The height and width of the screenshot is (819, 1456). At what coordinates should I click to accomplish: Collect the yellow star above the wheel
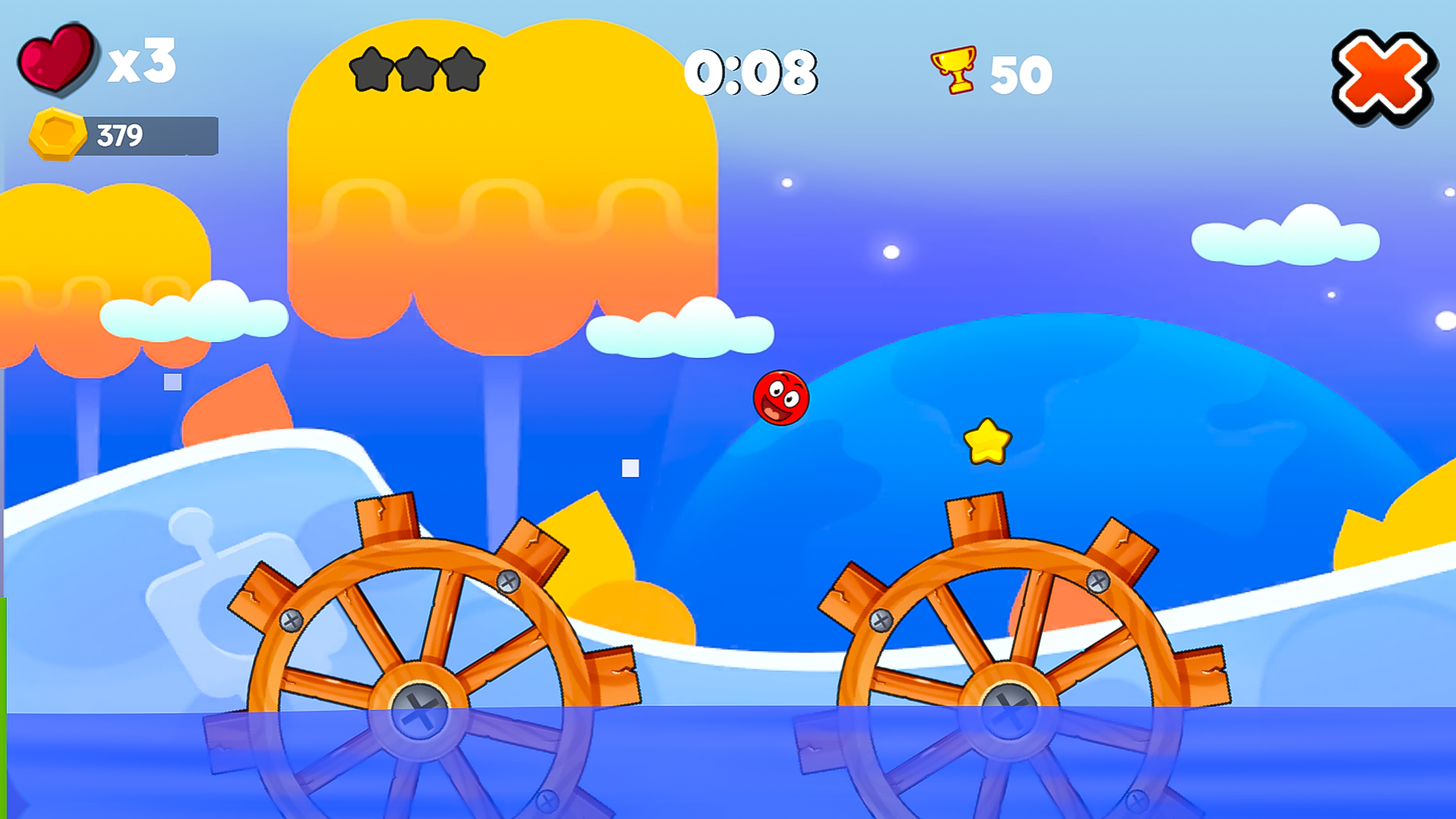pos(987,440)
